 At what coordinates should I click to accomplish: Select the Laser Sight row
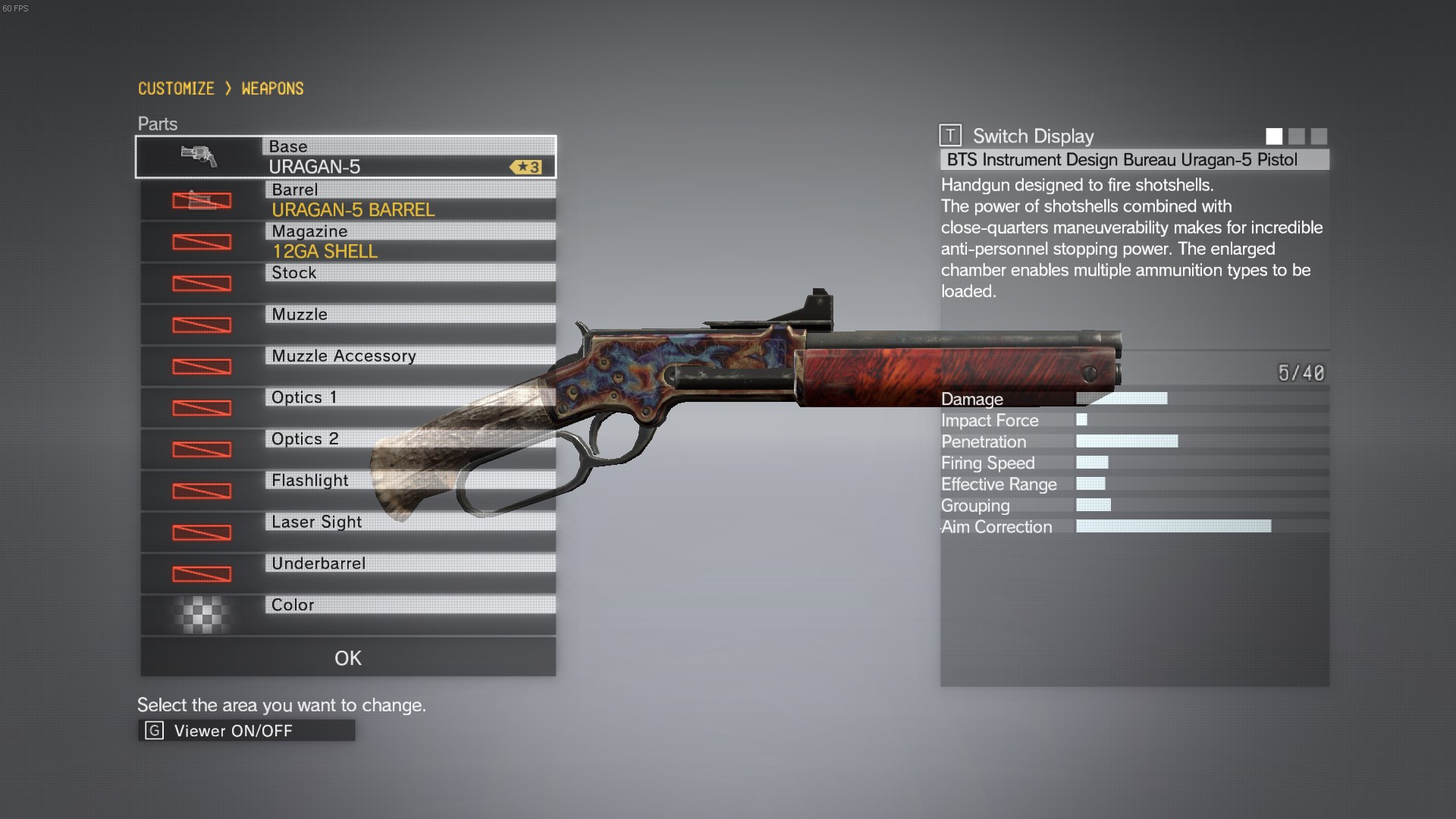click(x=347, y=532)
